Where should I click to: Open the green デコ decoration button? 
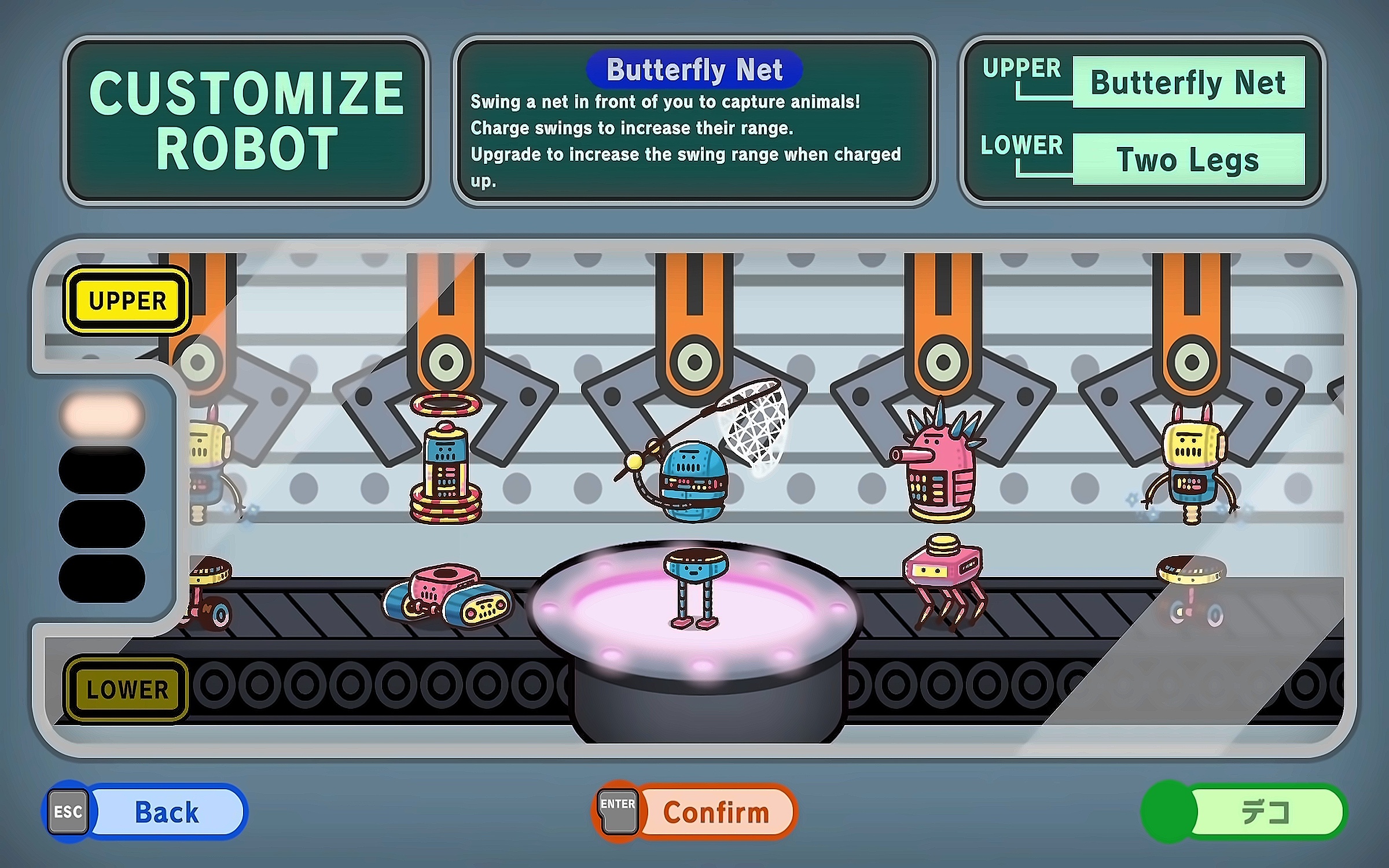[x=1245, y=811]
